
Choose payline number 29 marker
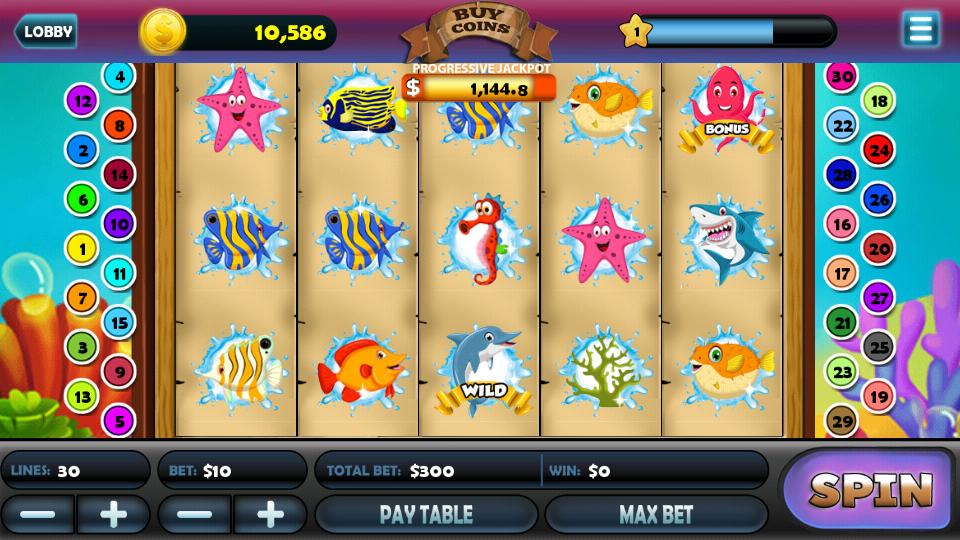click(842, 421)
